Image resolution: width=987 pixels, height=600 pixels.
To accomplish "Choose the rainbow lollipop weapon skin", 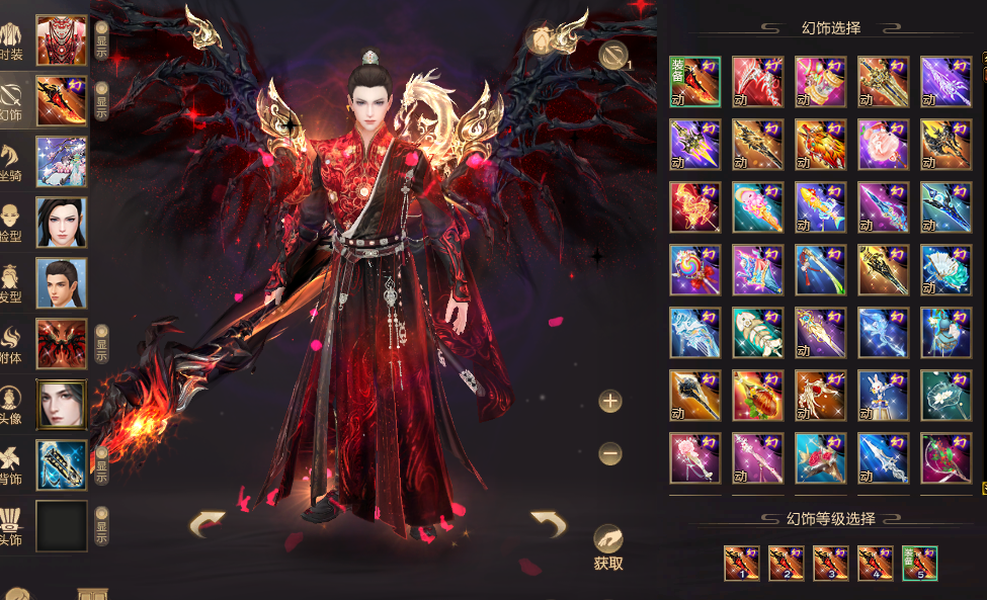I will 694,270.
